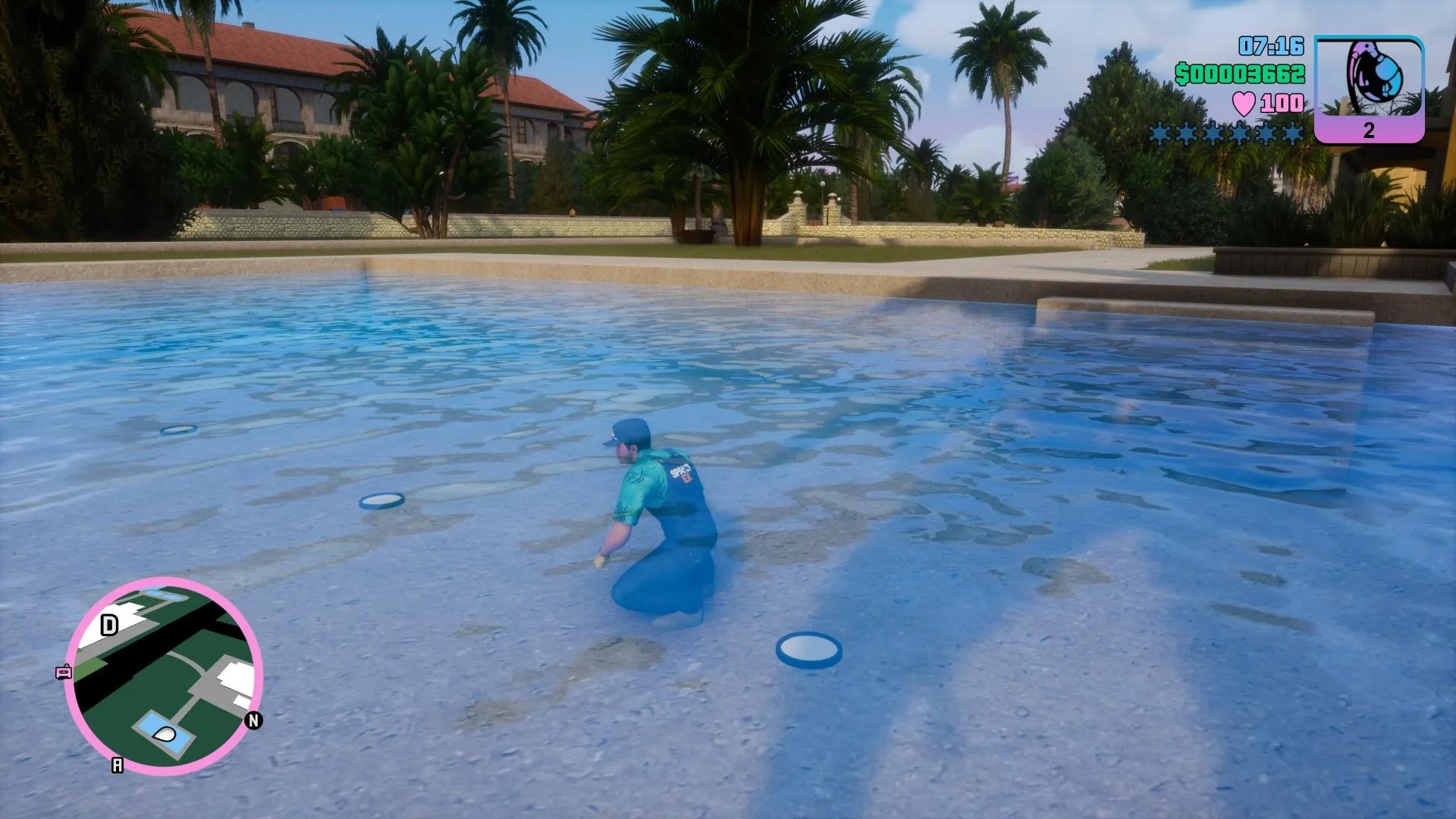Click the cassette pickup blip on the minimap
The height and width of the screenshot is (819, 1456).
[64, 671]
